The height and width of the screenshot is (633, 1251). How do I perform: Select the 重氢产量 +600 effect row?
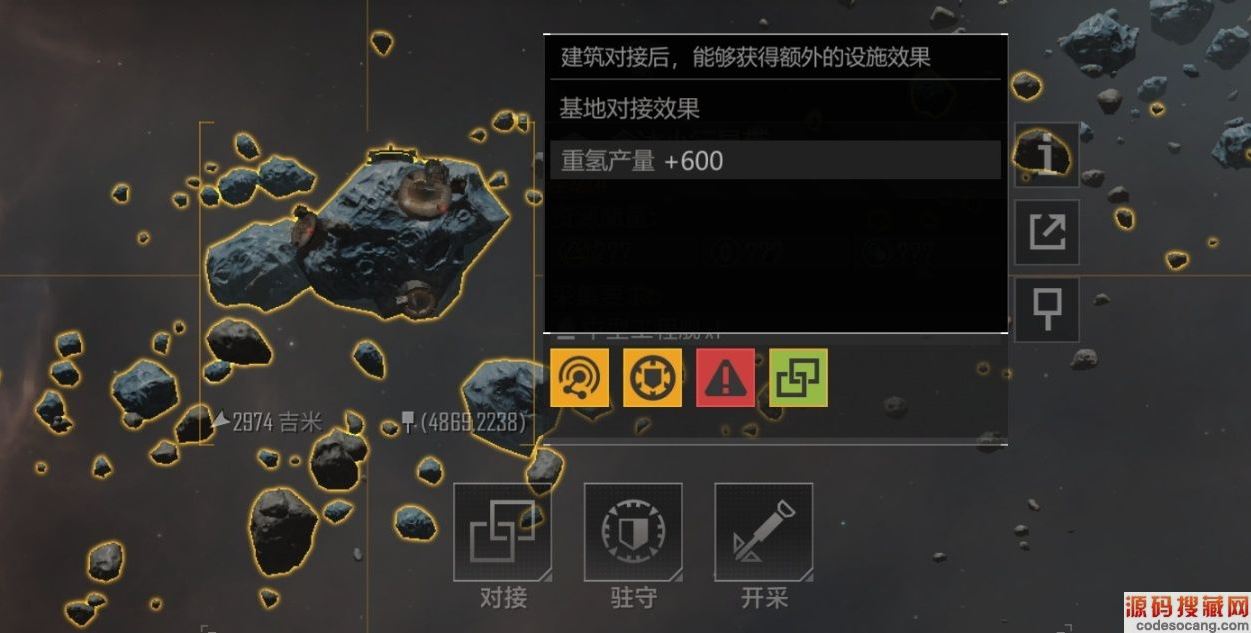[775, 160]
